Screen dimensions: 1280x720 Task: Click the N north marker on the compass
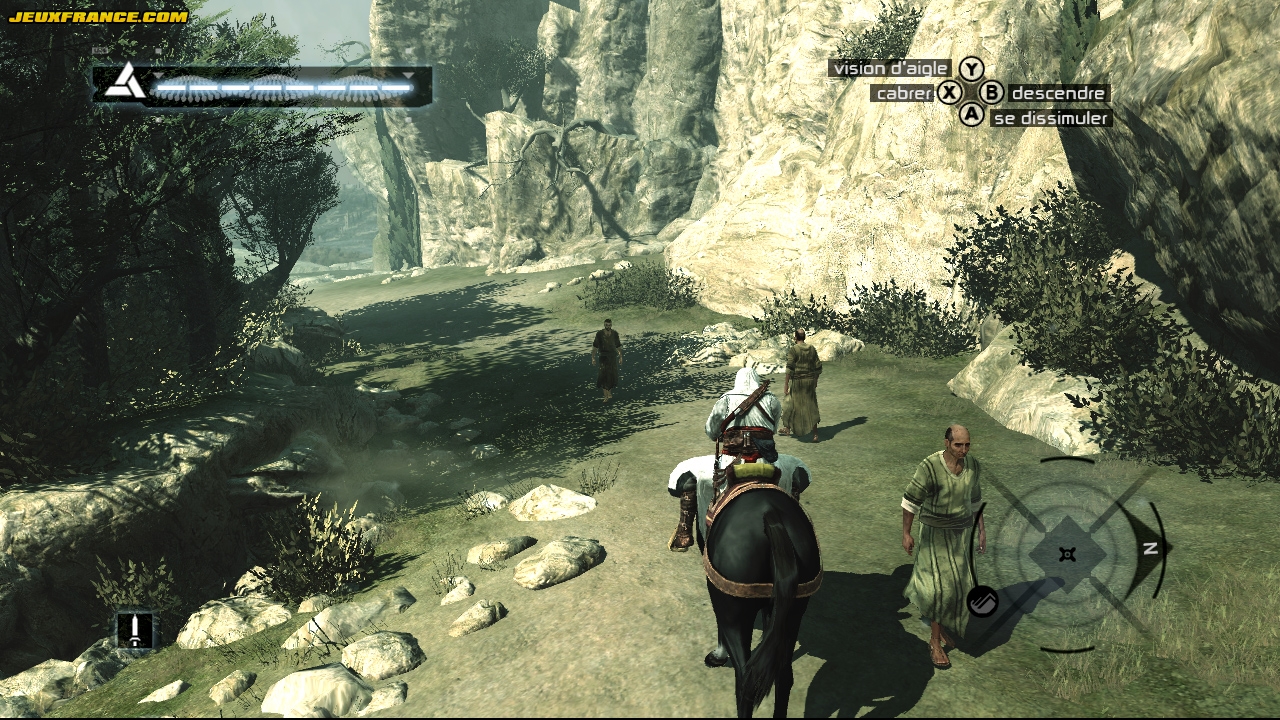(x=1150, y=548)
